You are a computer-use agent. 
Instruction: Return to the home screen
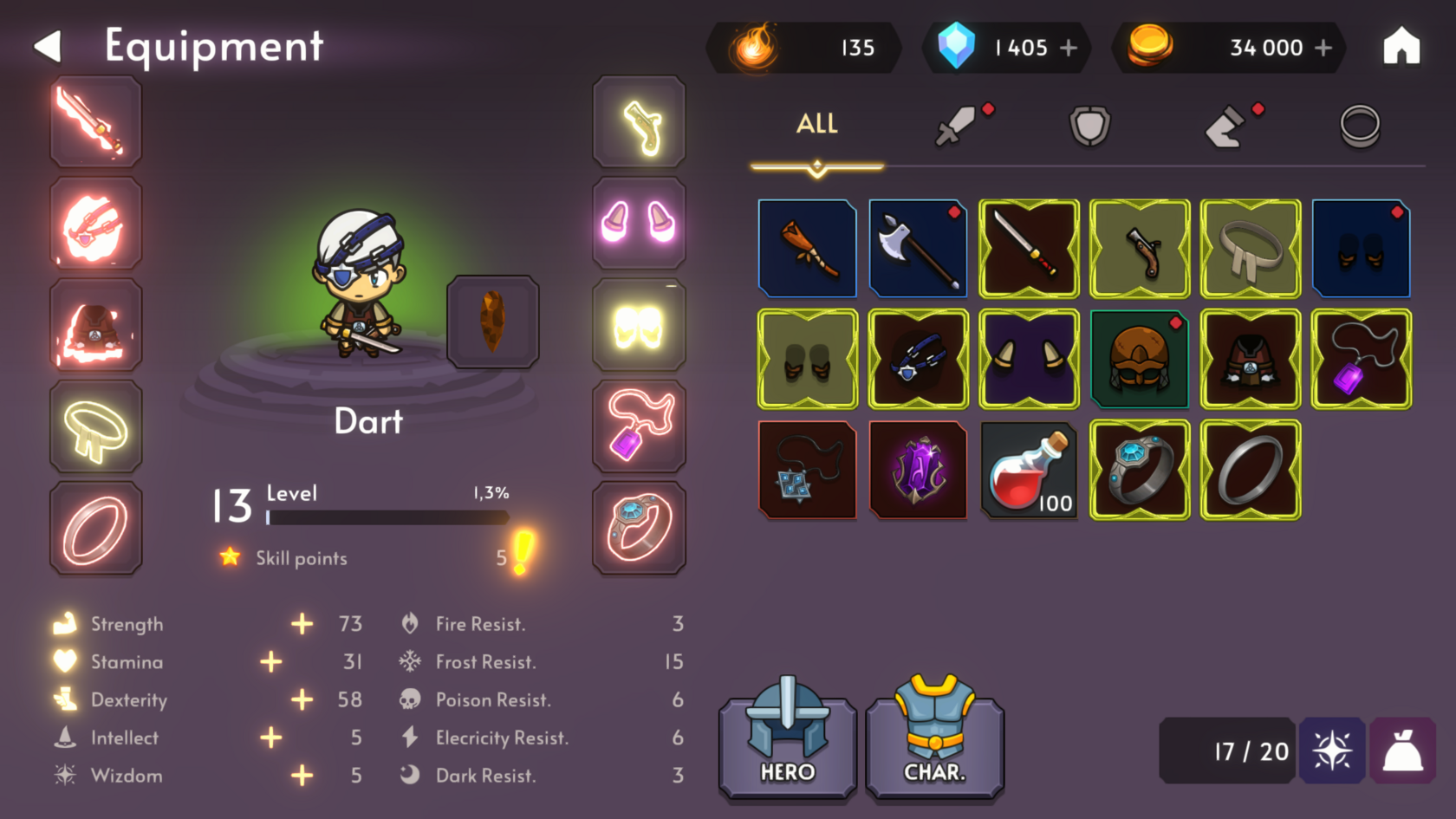[x=1401, y=47]
